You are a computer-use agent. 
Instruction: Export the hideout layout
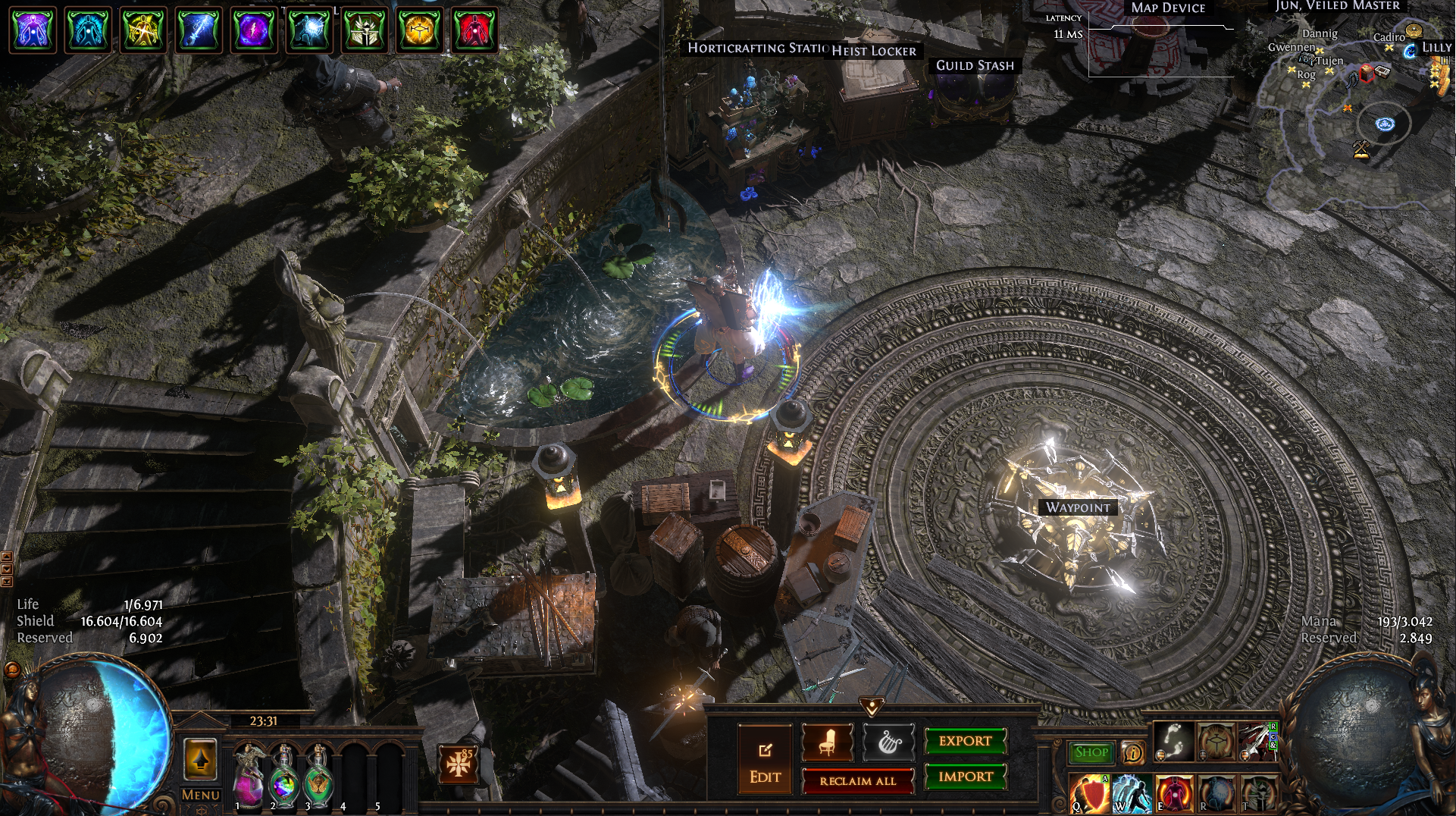(965, 741)
